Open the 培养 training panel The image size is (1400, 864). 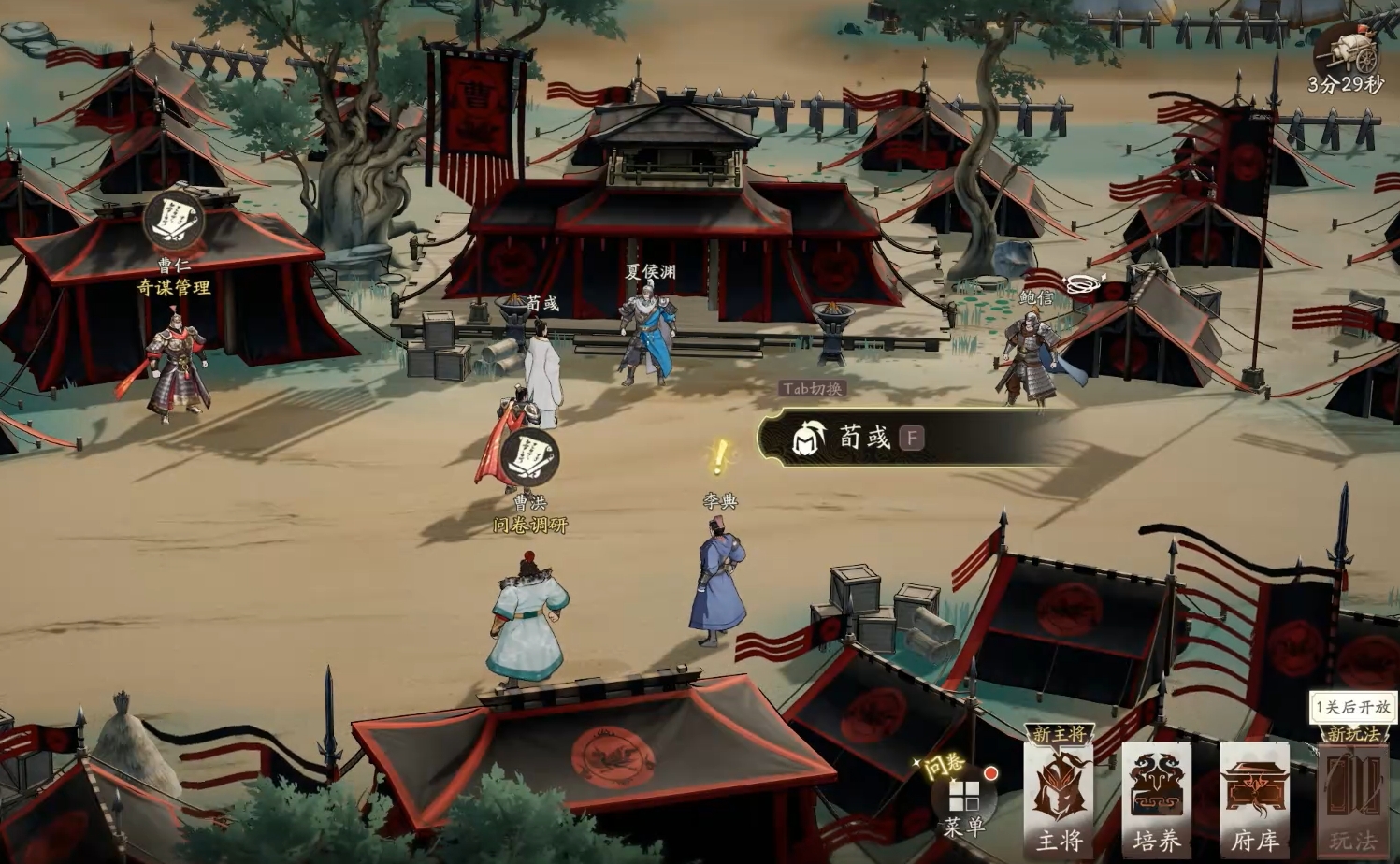[x=1157, y=797]
